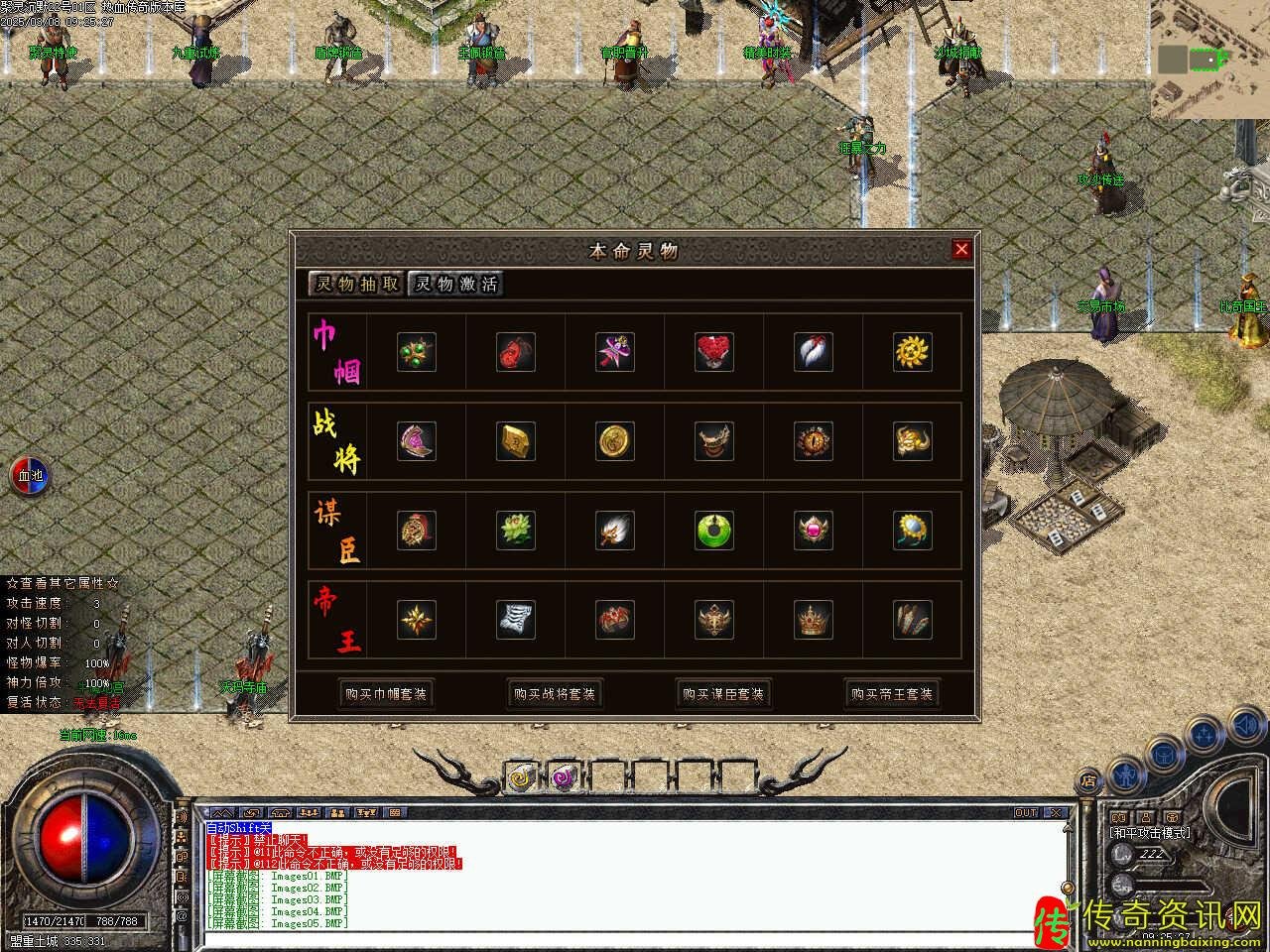Select the gold coin item in 战将 row
The width and height of the screenshot is (1270, 952).
(x=615, y=441)
